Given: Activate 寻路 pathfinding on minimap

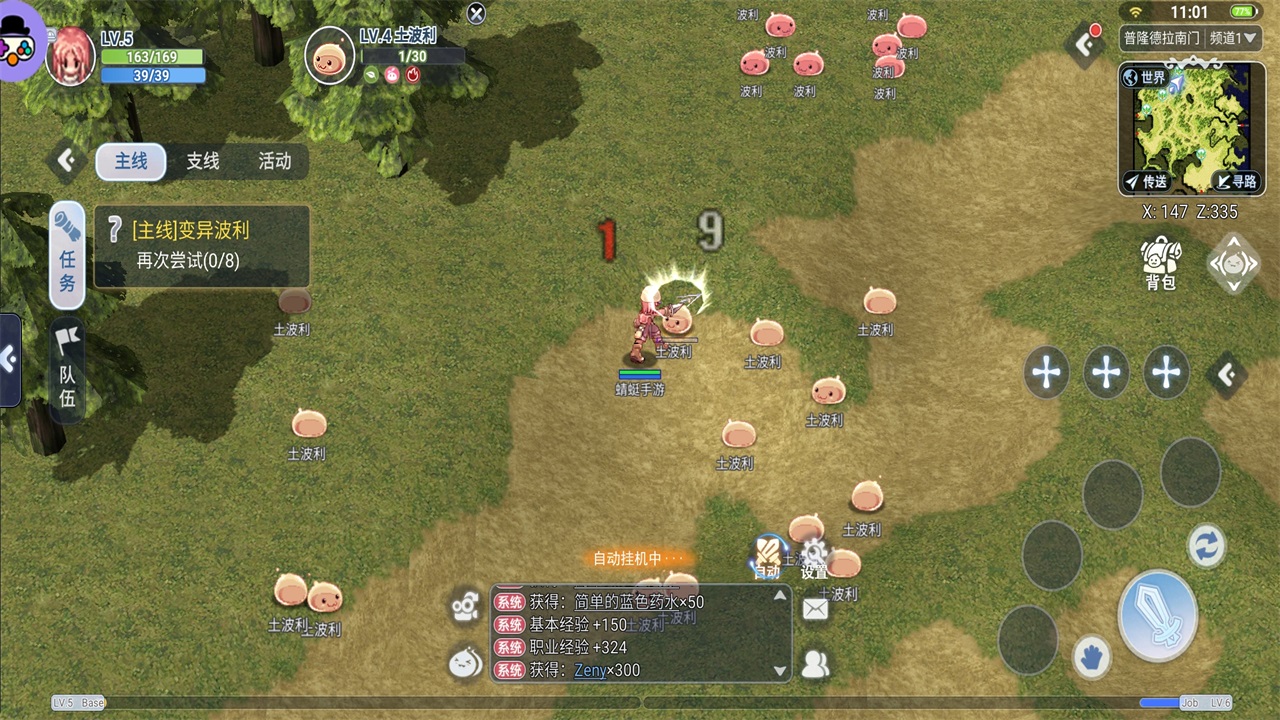Looking at the screenshot, I should tap(1236, 181).
